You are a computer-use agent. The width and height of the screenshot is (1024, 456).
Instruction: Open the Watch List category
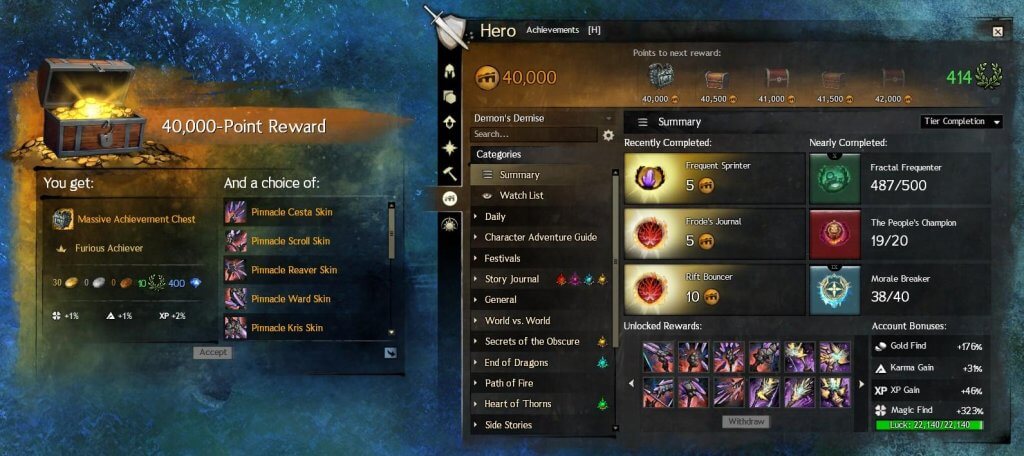(522, 195)
